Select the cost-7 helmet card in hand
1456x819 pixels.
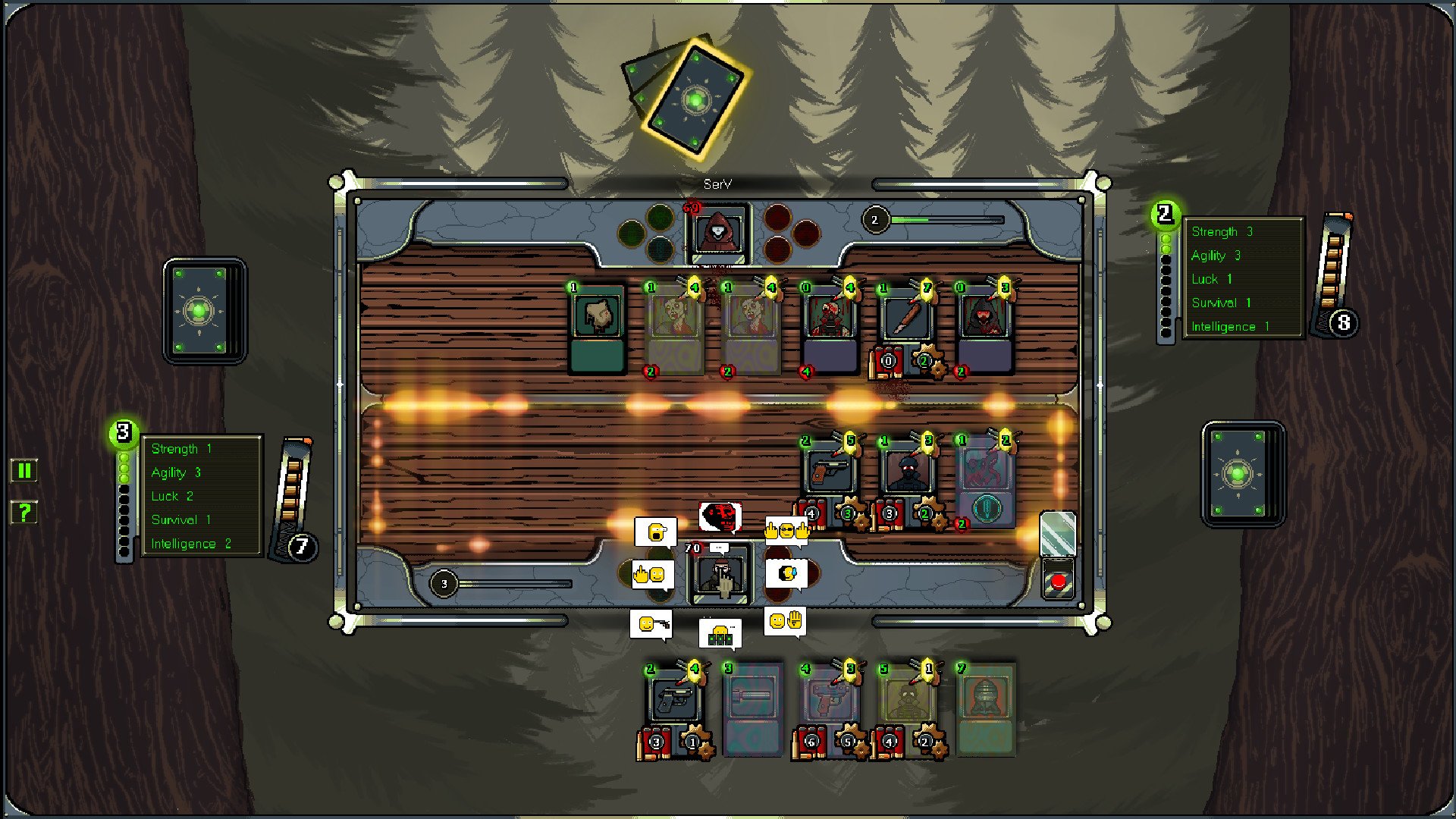[984, 709]
